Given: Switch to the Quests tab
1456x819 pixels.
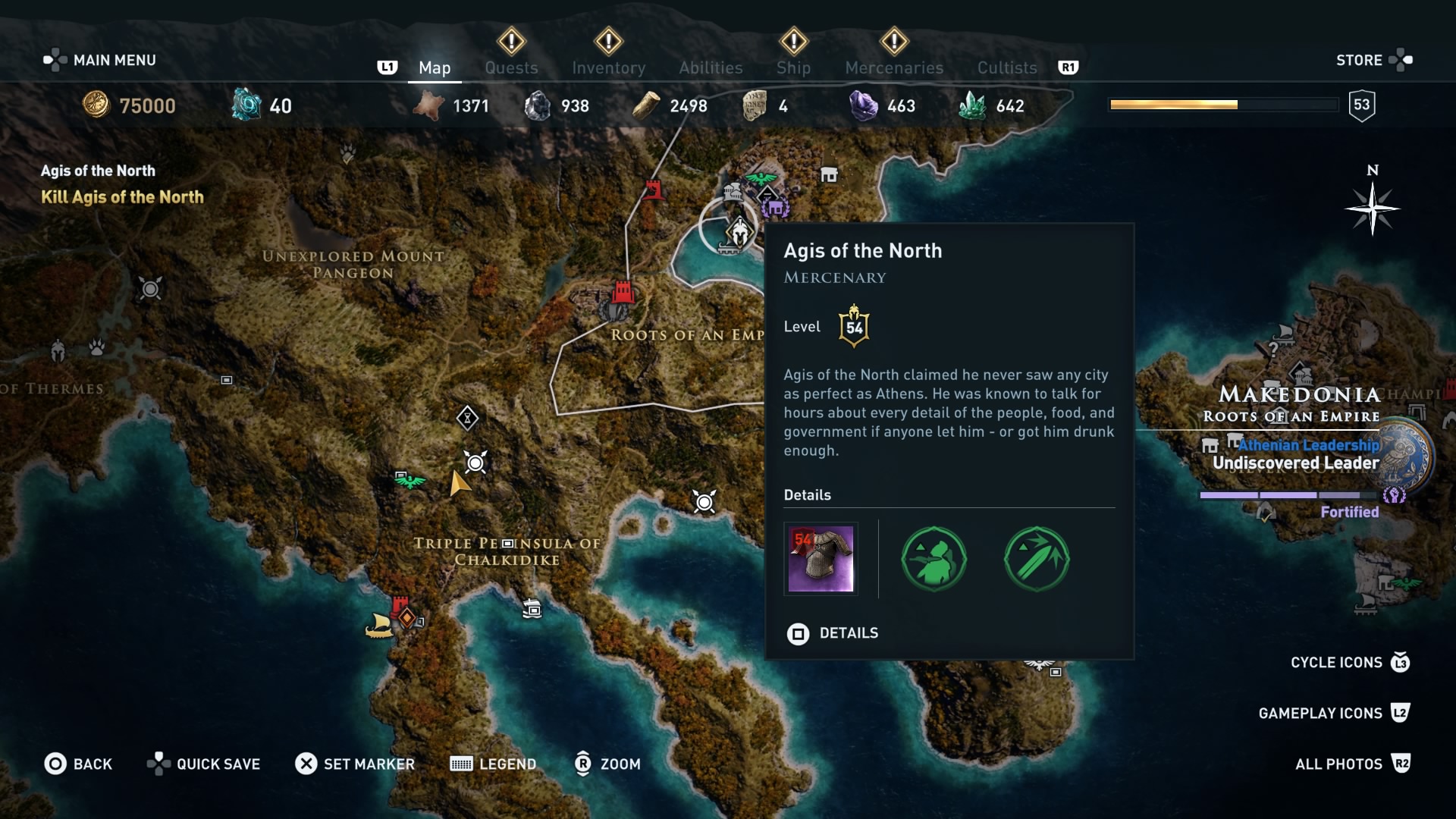Looking at the screenshot, I should tap(511, 67).
